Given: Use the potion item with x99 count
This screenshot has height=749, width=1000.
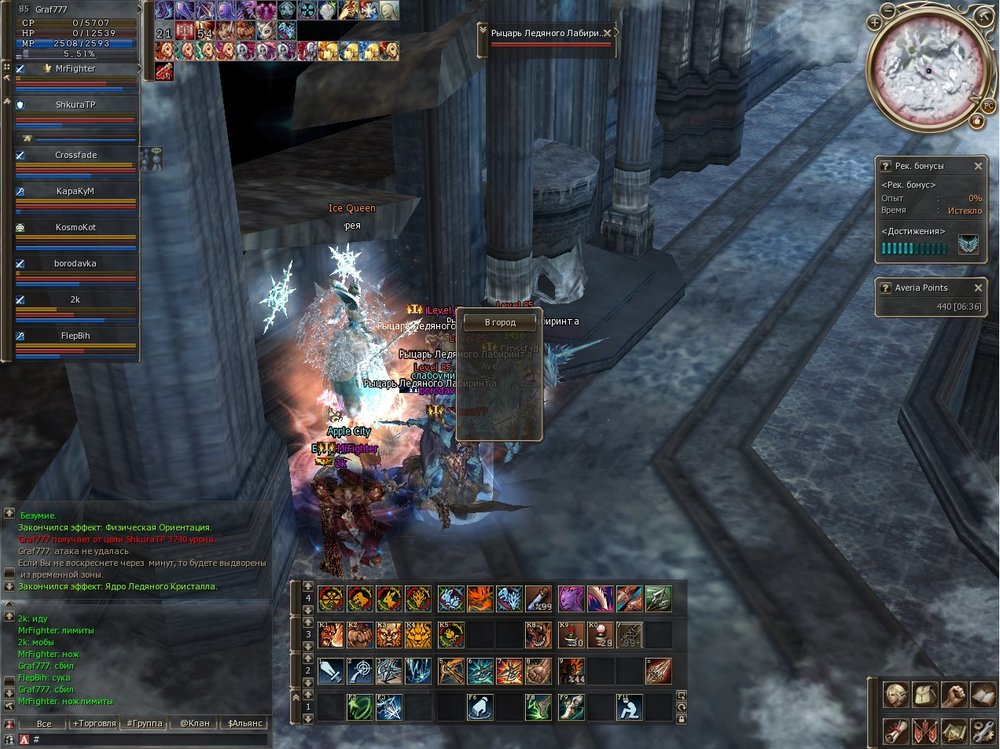Looking at the screenshot, I should click(539, 598).
